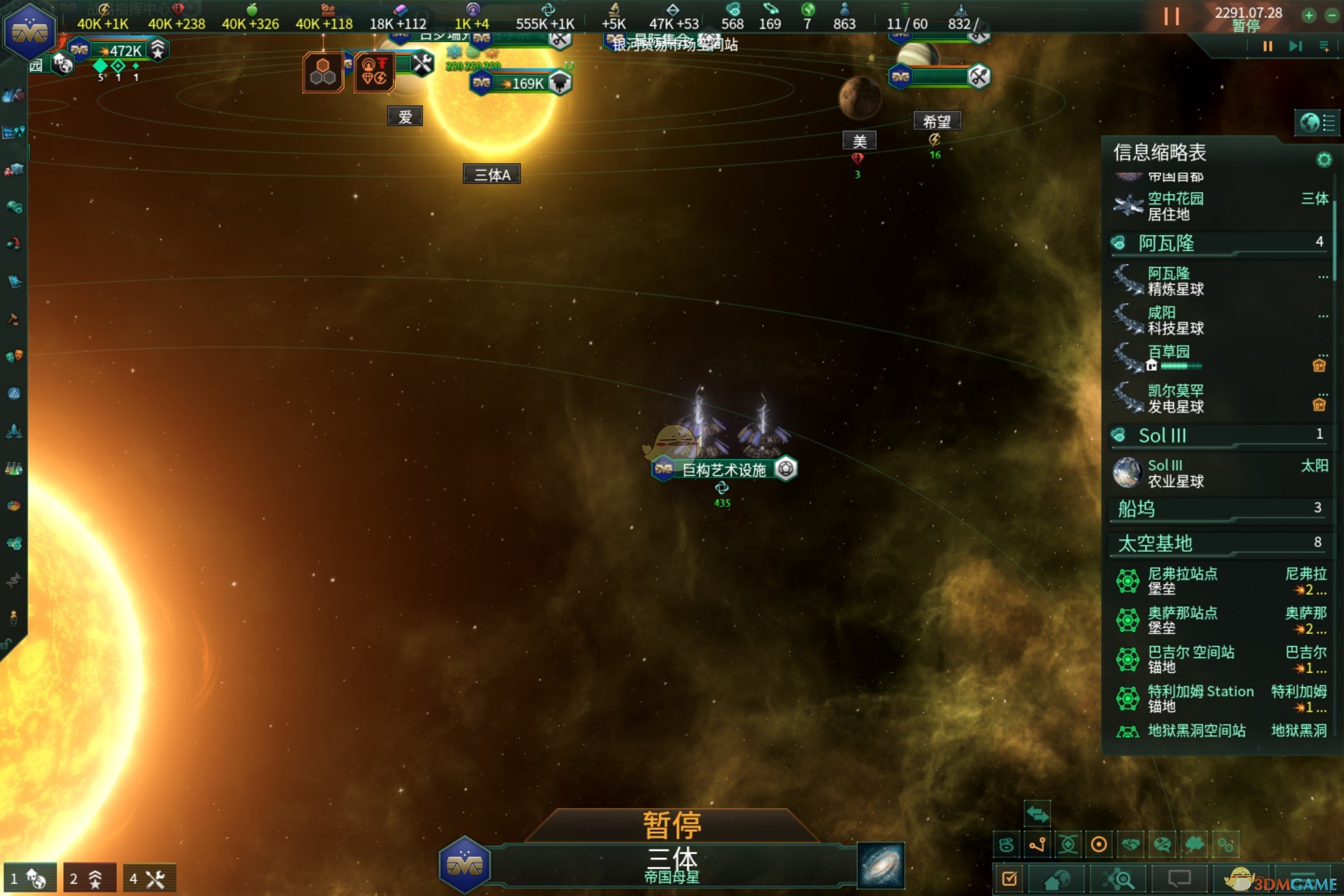1344x896 pixels.
Task: Open the empire emblem in the top-left corner
Action: (x=29, y=32)
